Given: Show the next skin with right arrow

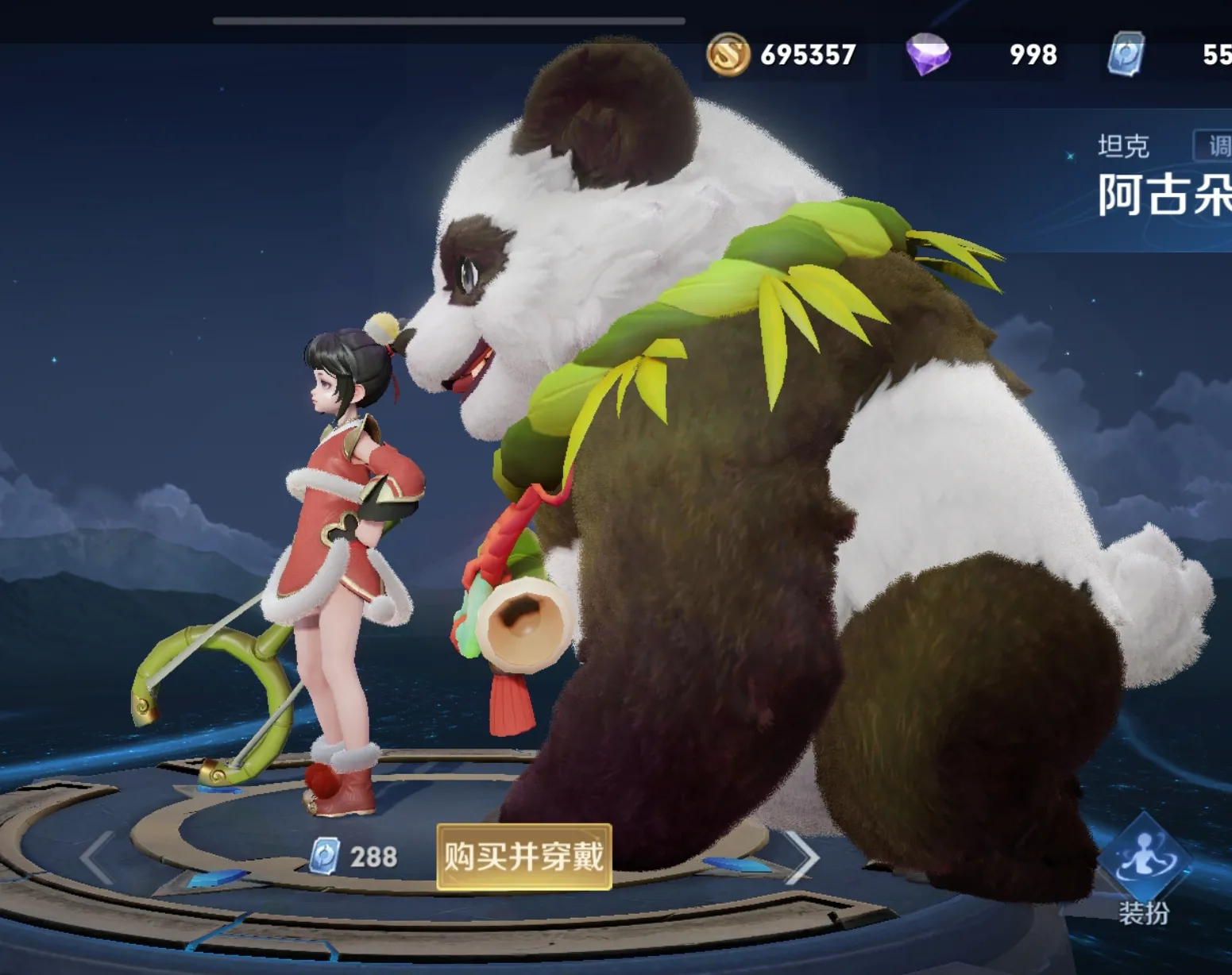Looking at the screenshot, I should click(801, 857).
